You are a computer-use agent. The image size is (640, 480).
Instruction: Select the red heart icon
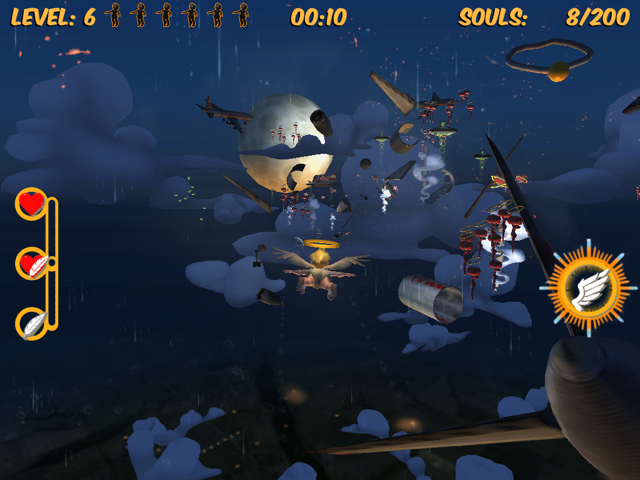coord(32,204)
